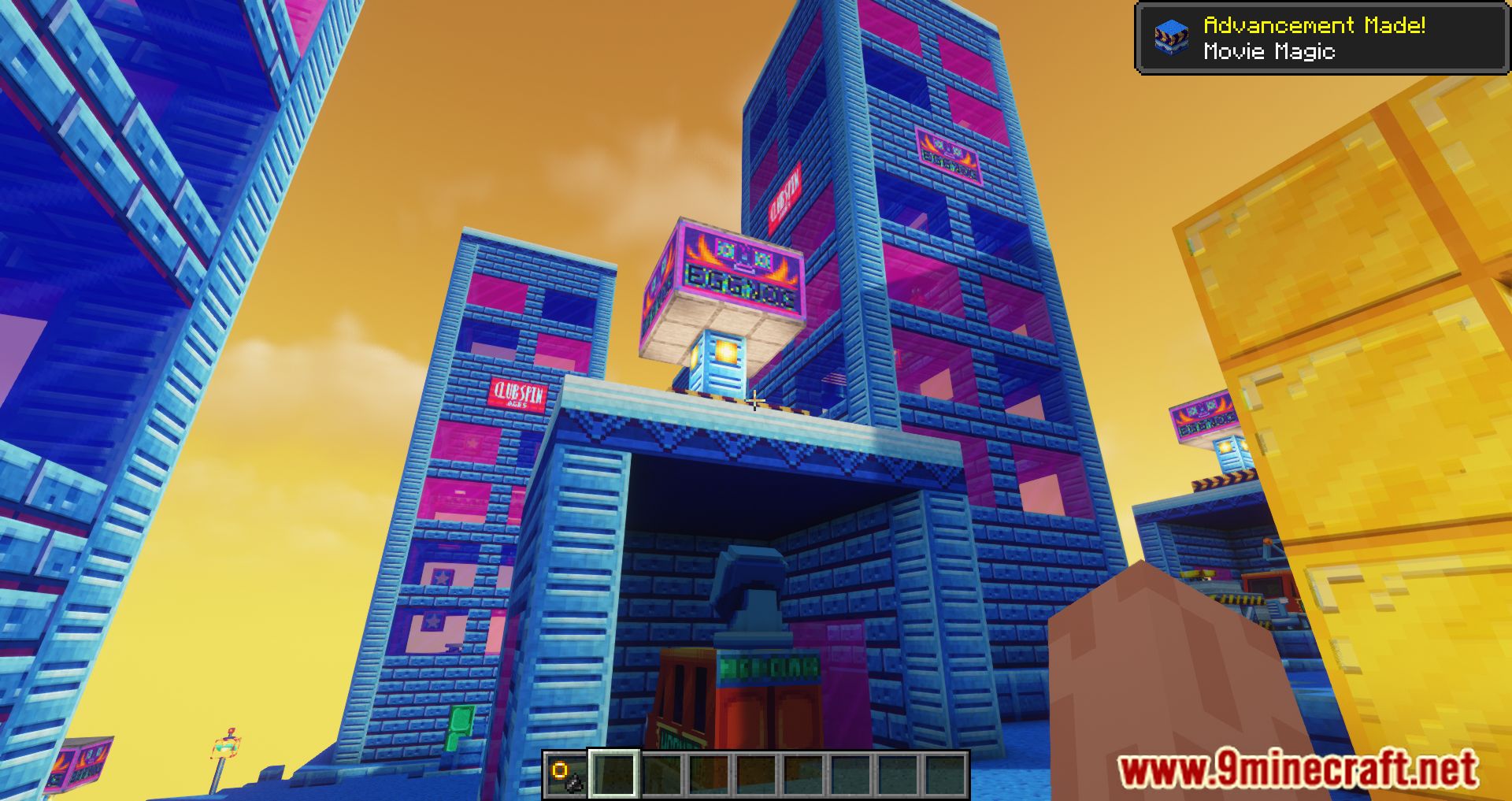Click the Movie Magic advancement title

coord(1268,53)
